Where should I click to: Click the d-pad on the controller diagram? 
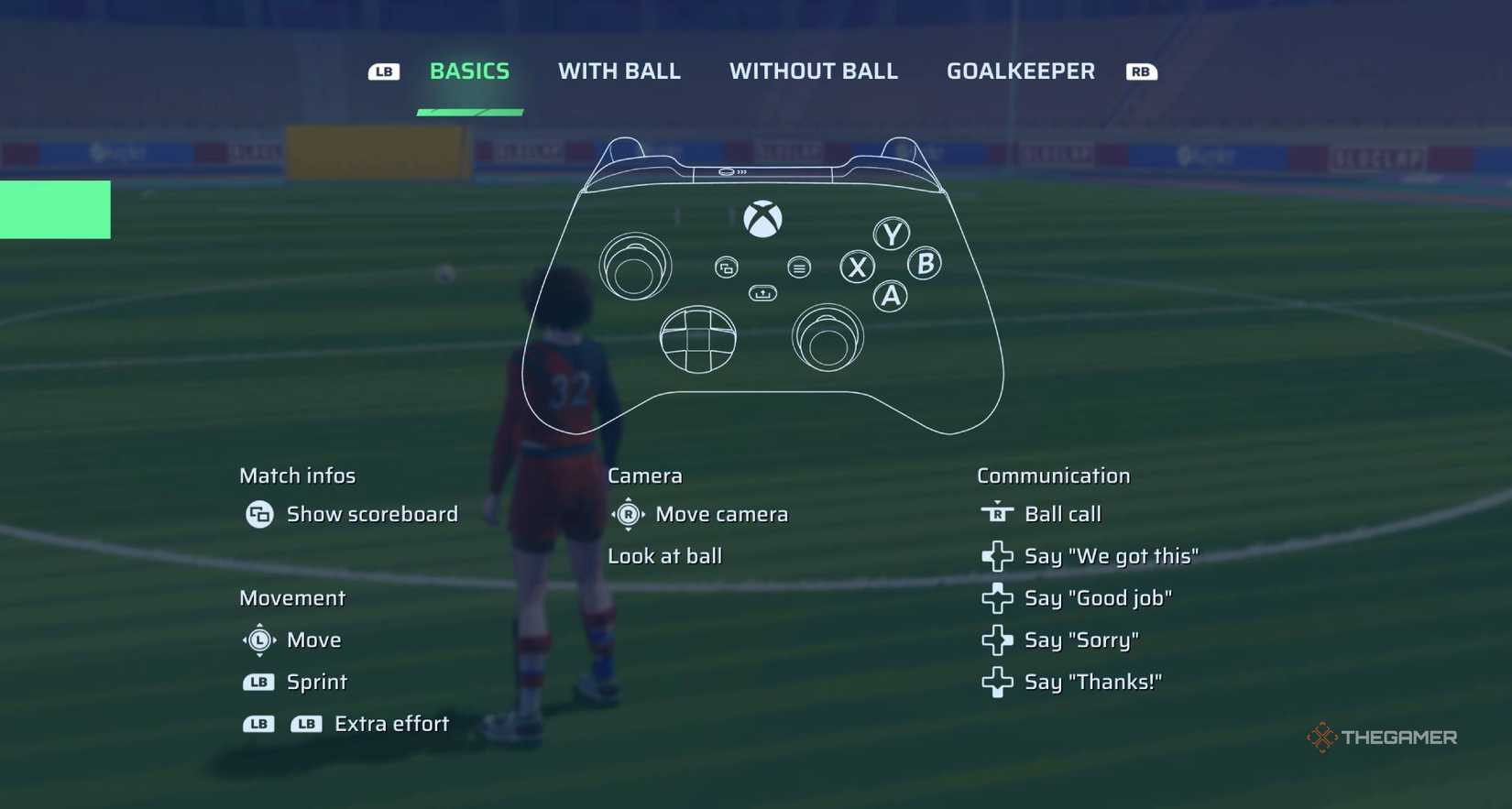(698, 339)
